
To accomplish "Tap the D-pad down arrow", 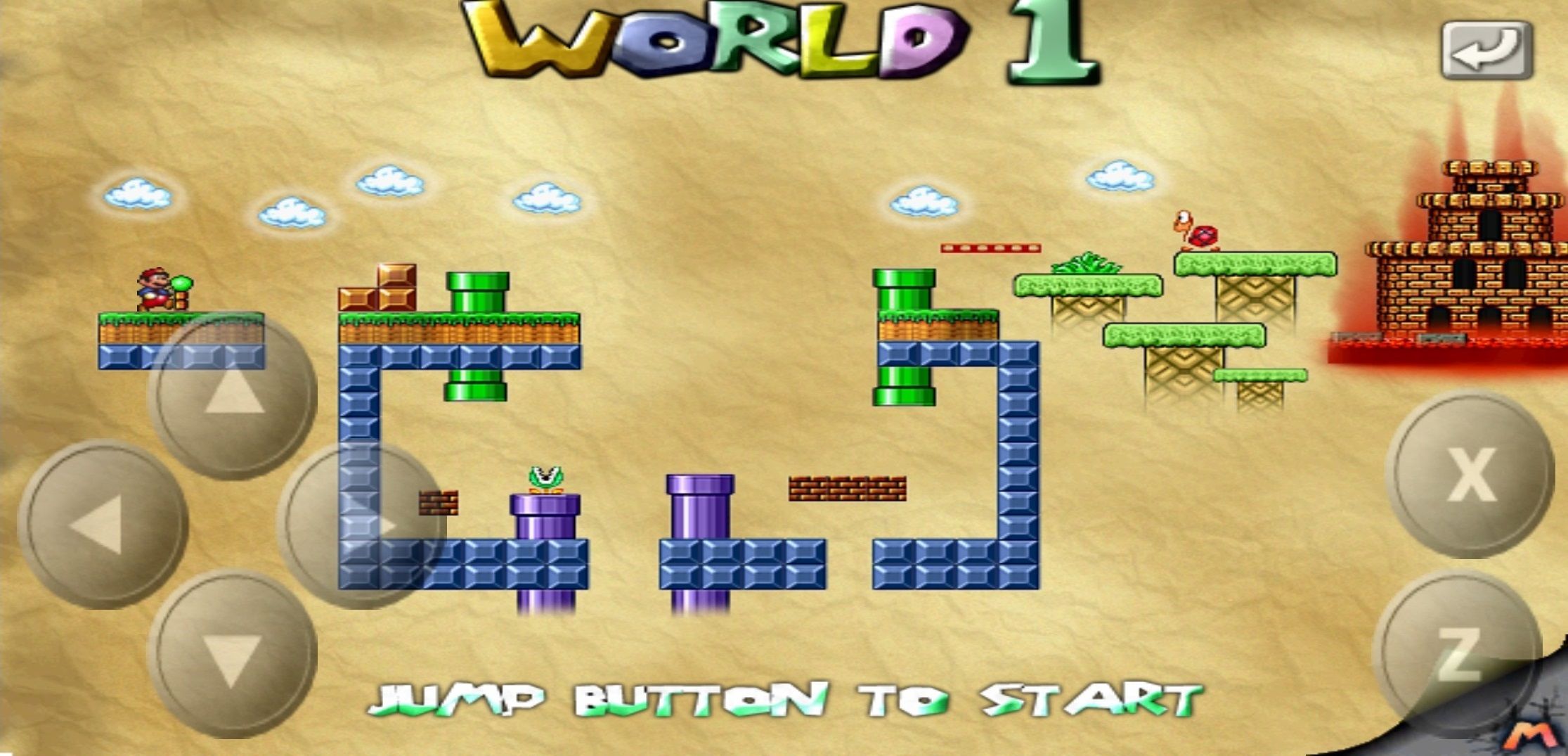I will [x=233, y=654].
